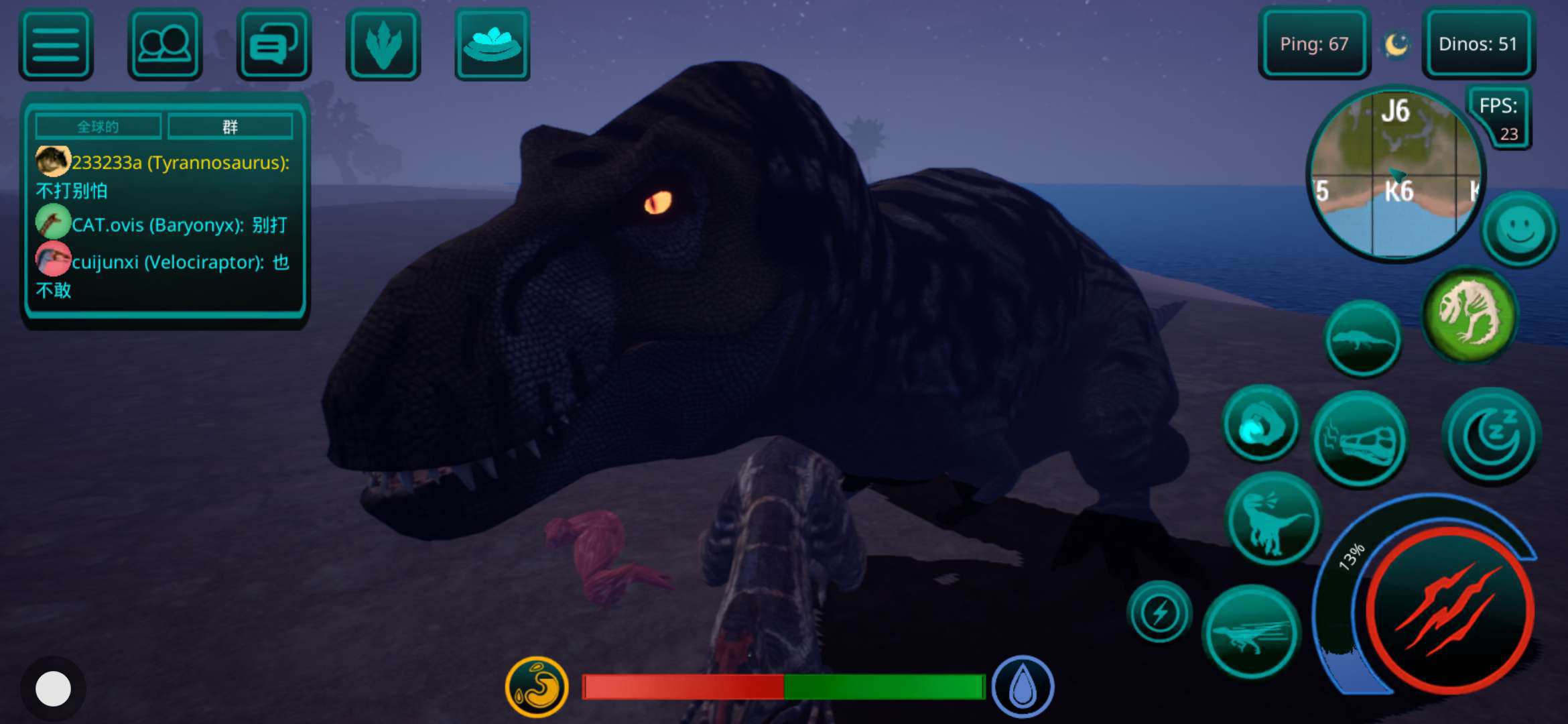
Task: Open the smiley face emote button
Action: coord(1519,229)
